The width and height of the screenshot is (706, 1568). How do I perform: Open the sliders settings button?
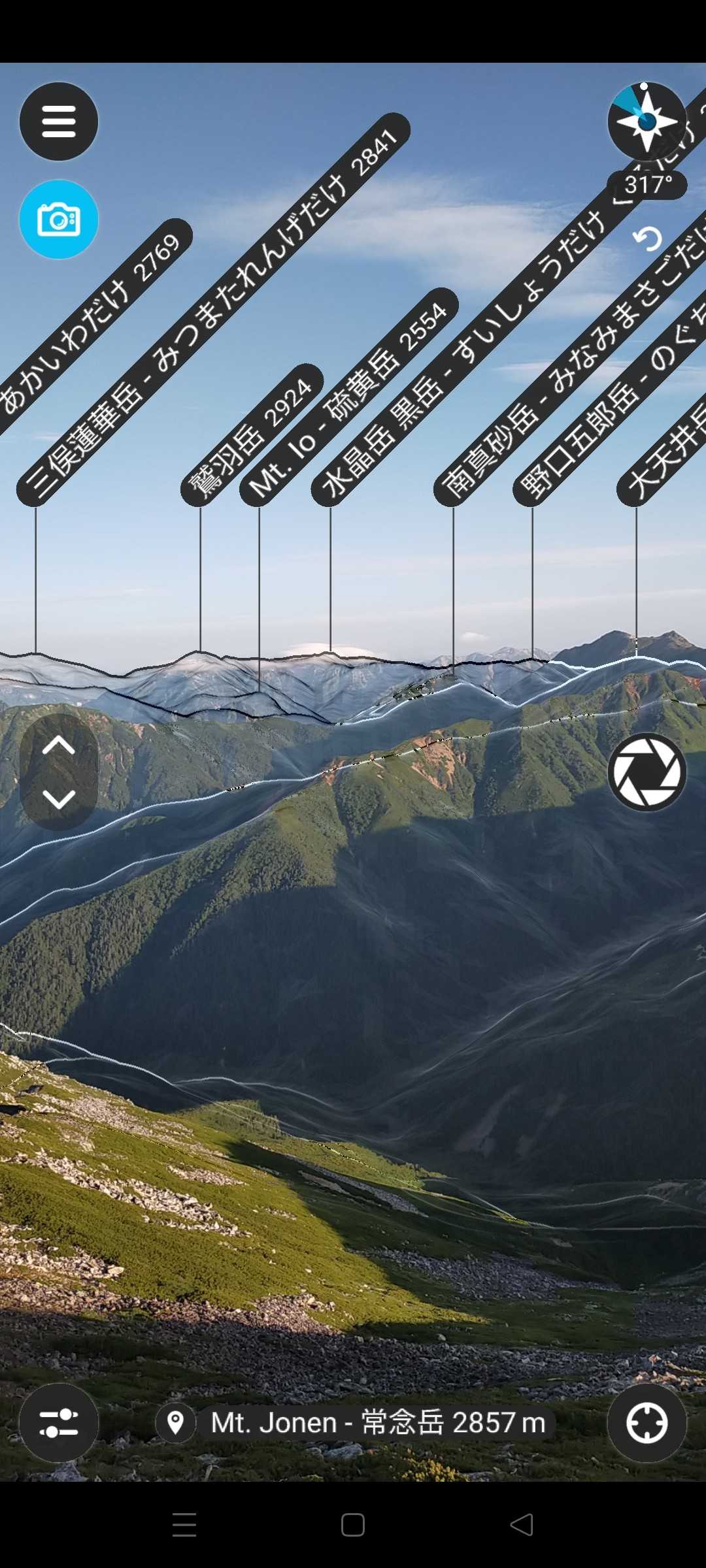pyautogui.click(x=59, y=1423)
